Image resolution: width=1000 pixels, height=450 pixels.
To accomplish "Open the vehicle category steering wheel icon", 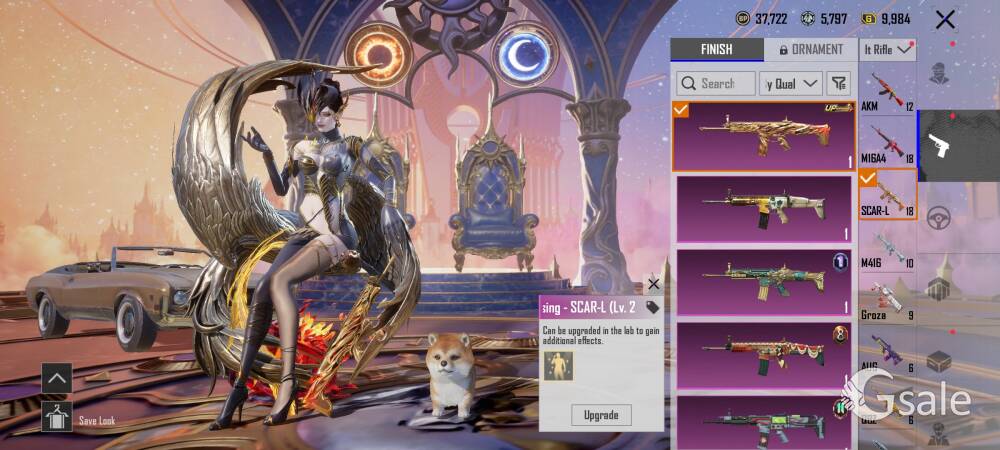I will coord(939,218).
